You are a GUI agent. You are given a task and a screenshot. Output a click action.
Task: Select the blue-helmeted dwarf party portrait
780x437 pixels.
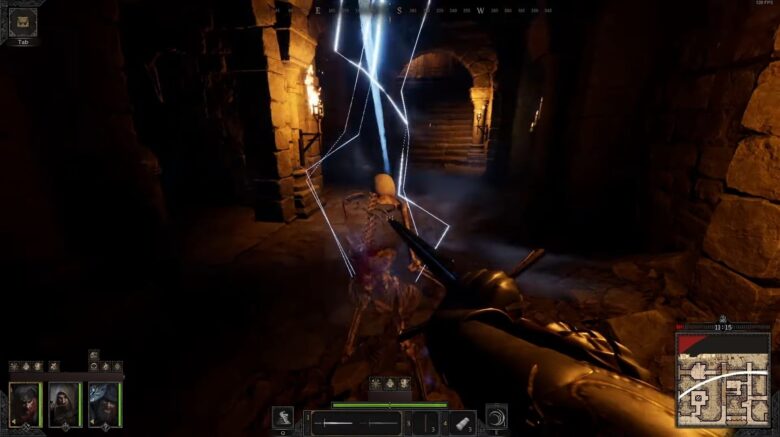(103, 404)
